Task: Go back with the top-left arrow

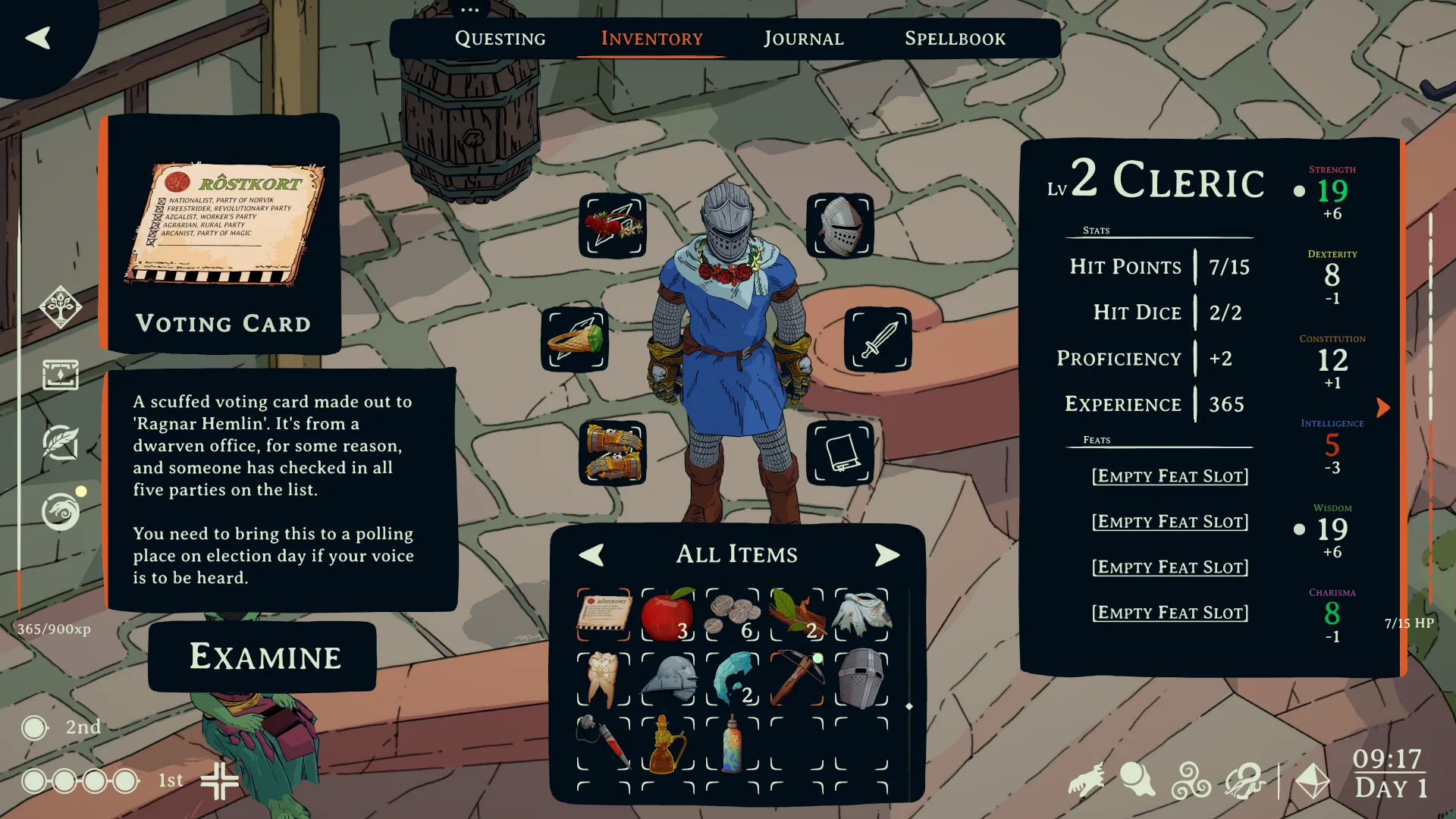Action: click(x=38, y=38)
